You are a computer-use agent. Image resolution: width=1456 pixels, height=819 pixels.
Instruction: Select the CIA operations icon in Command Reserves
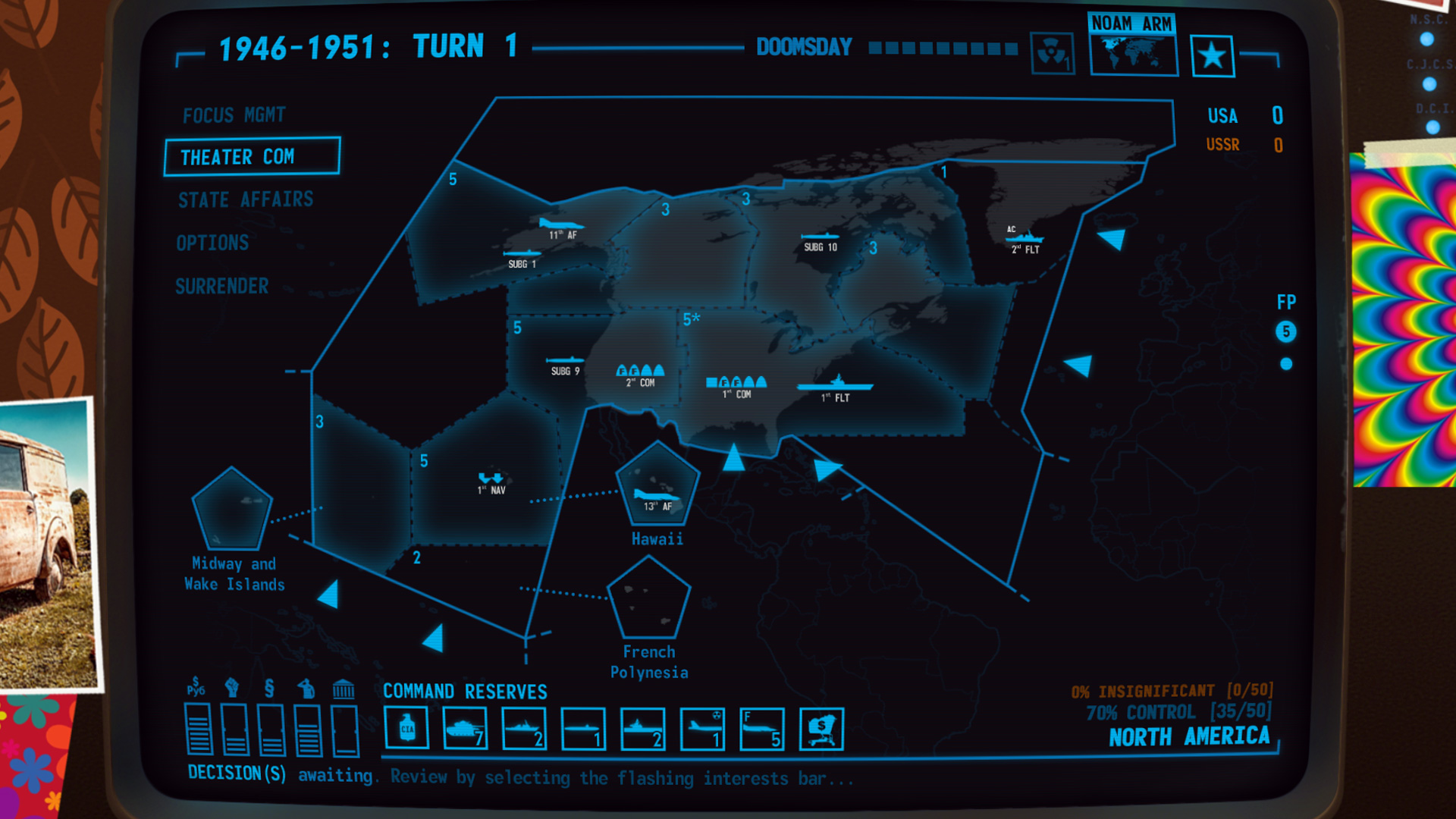(x=407, y=727)
